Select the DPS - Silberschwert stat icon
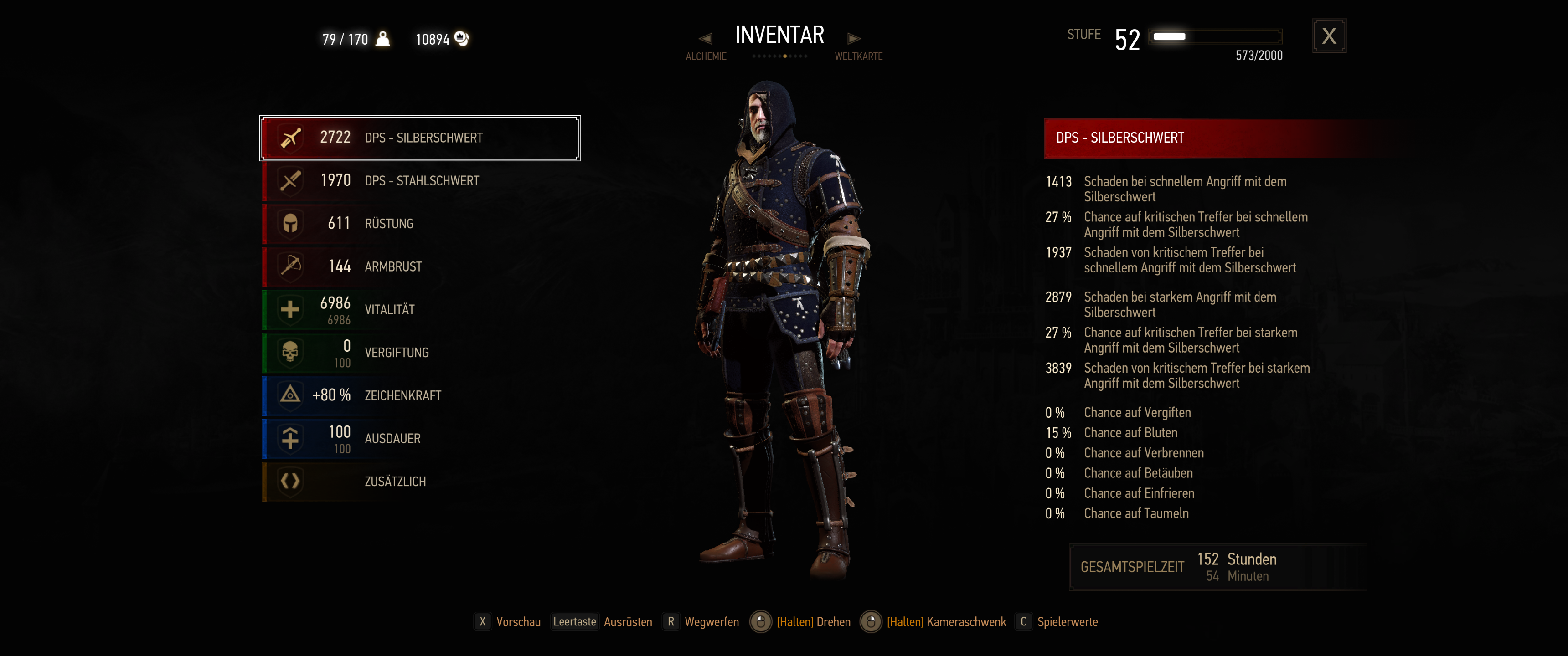 click(291, 138)
